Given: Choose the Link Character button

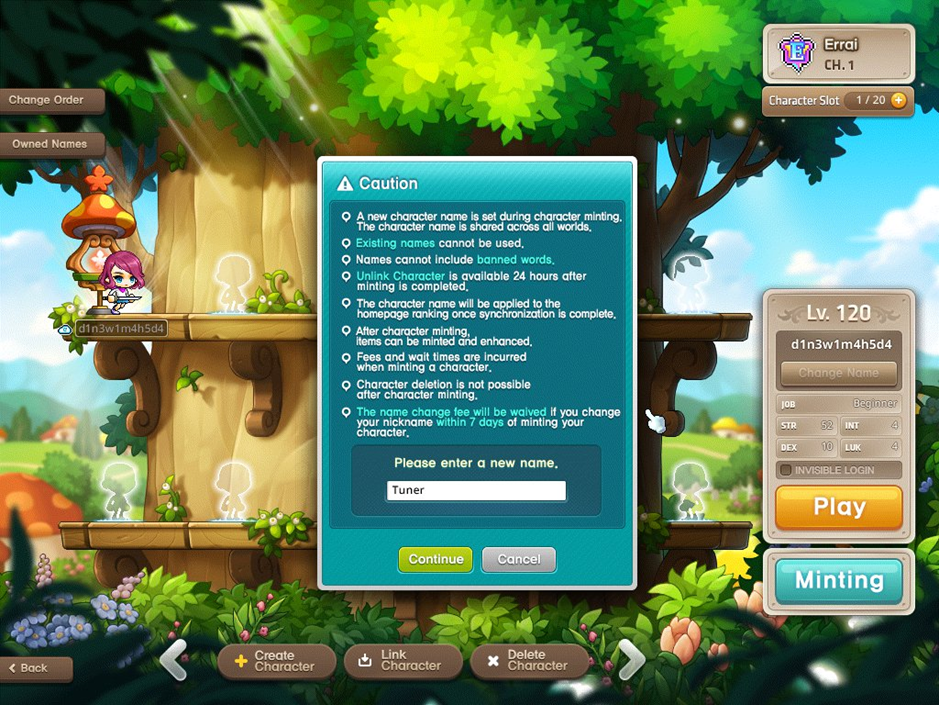Looking at the screenshot, I should click(x=403, y=661).
